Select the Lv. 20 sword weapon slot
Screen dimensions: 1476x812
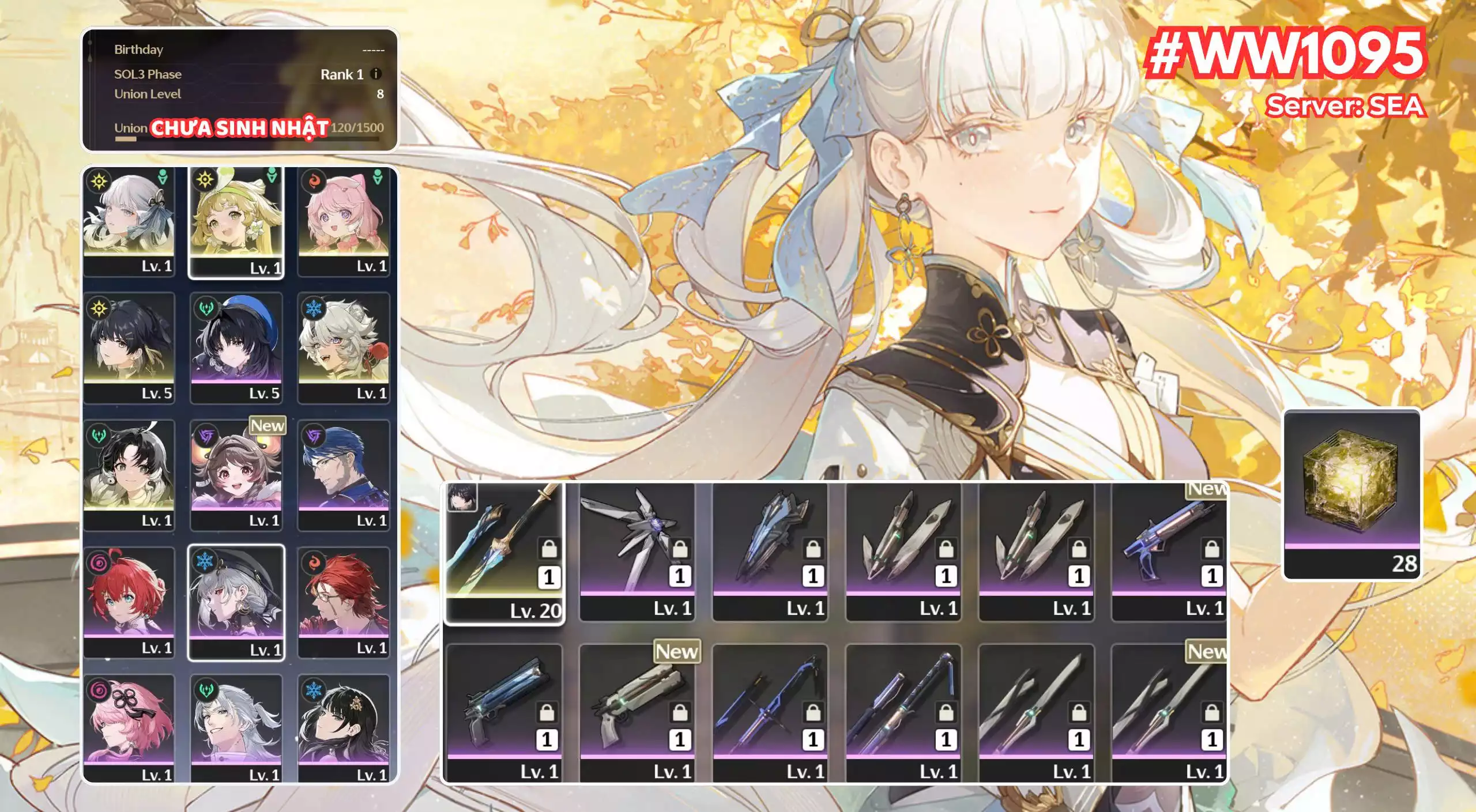[x=504, y=553]
